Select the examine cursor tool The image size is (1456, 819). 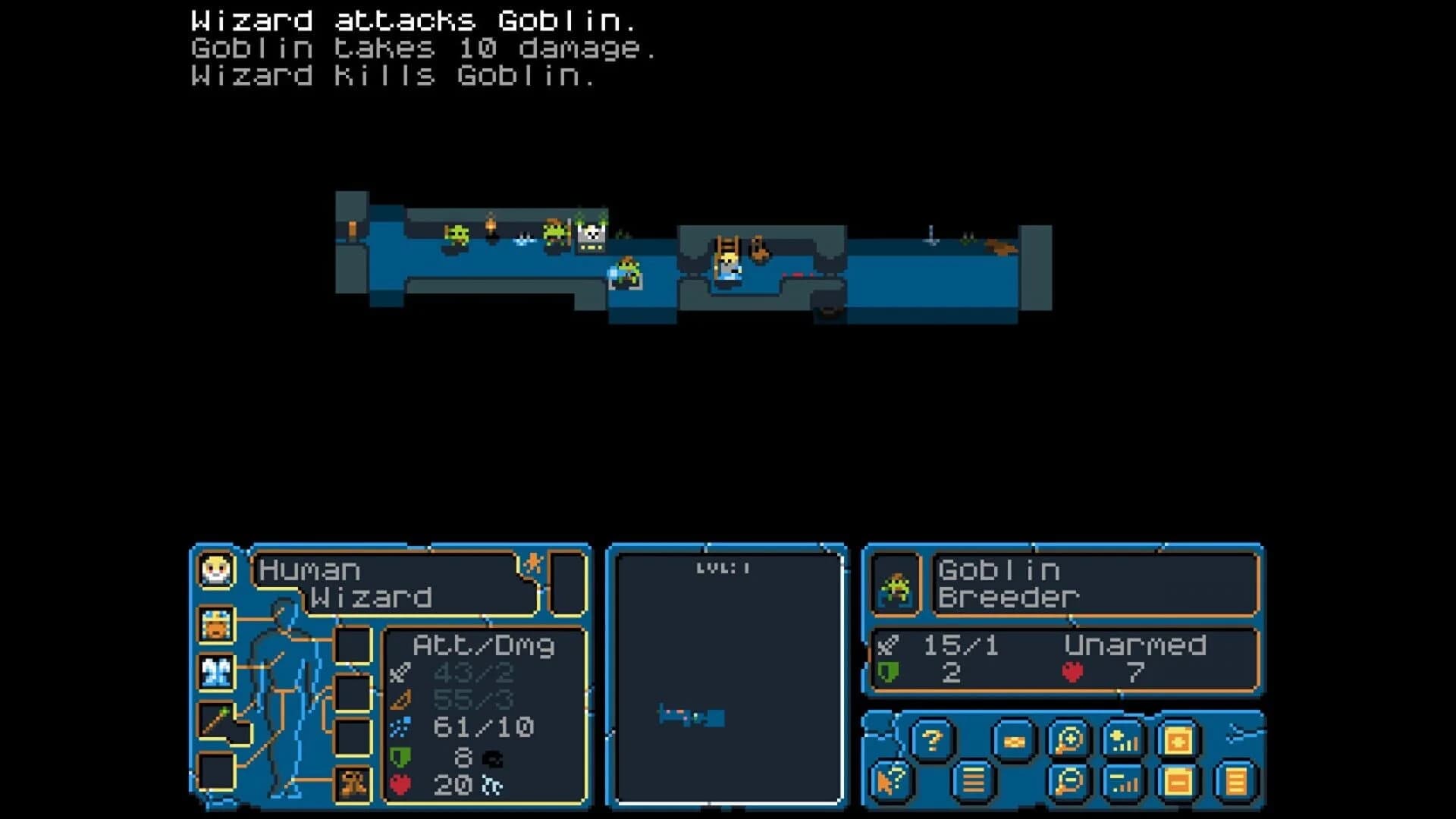(x=890, y=780)
